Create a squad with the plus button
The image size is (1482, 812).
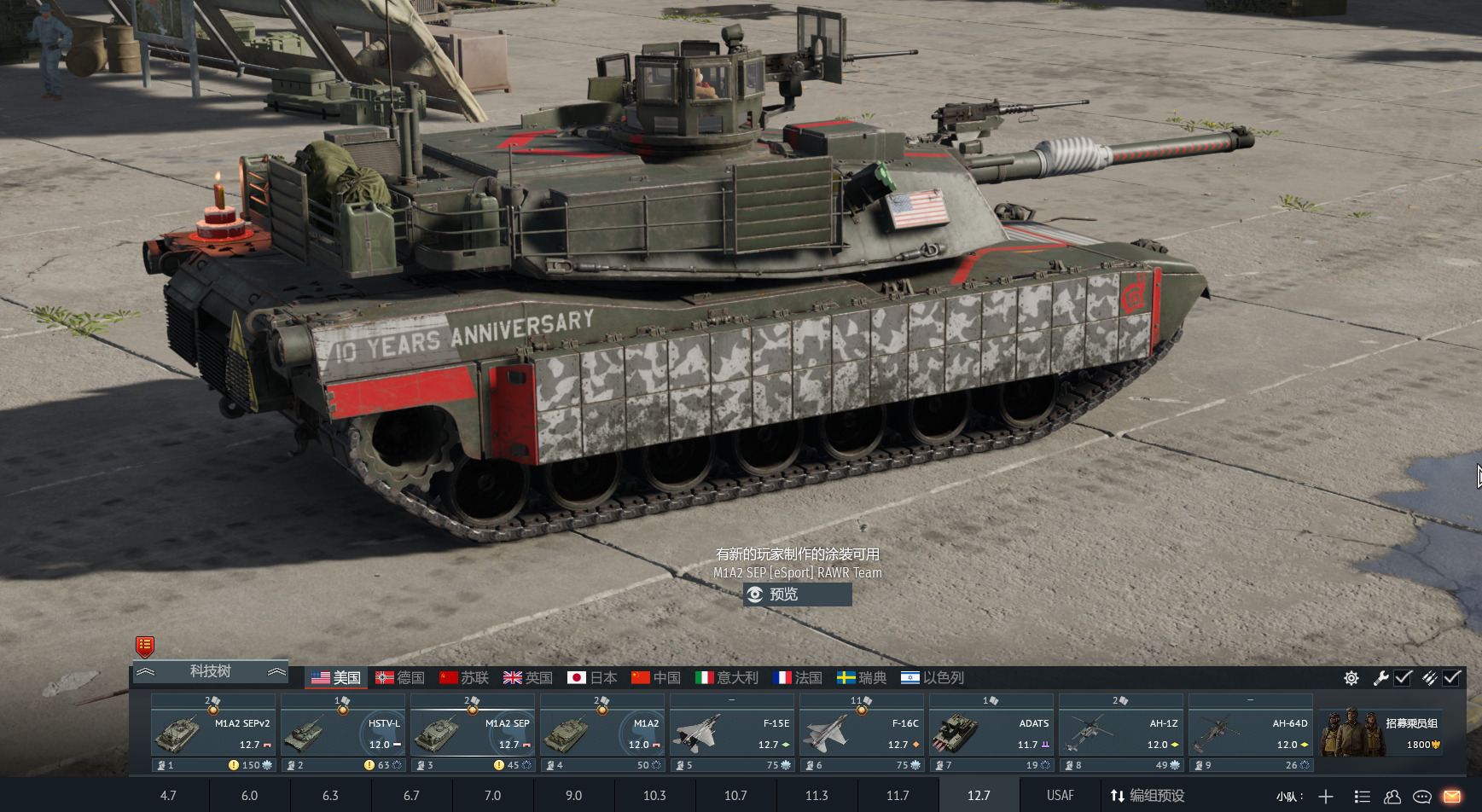pos(1326,797)
